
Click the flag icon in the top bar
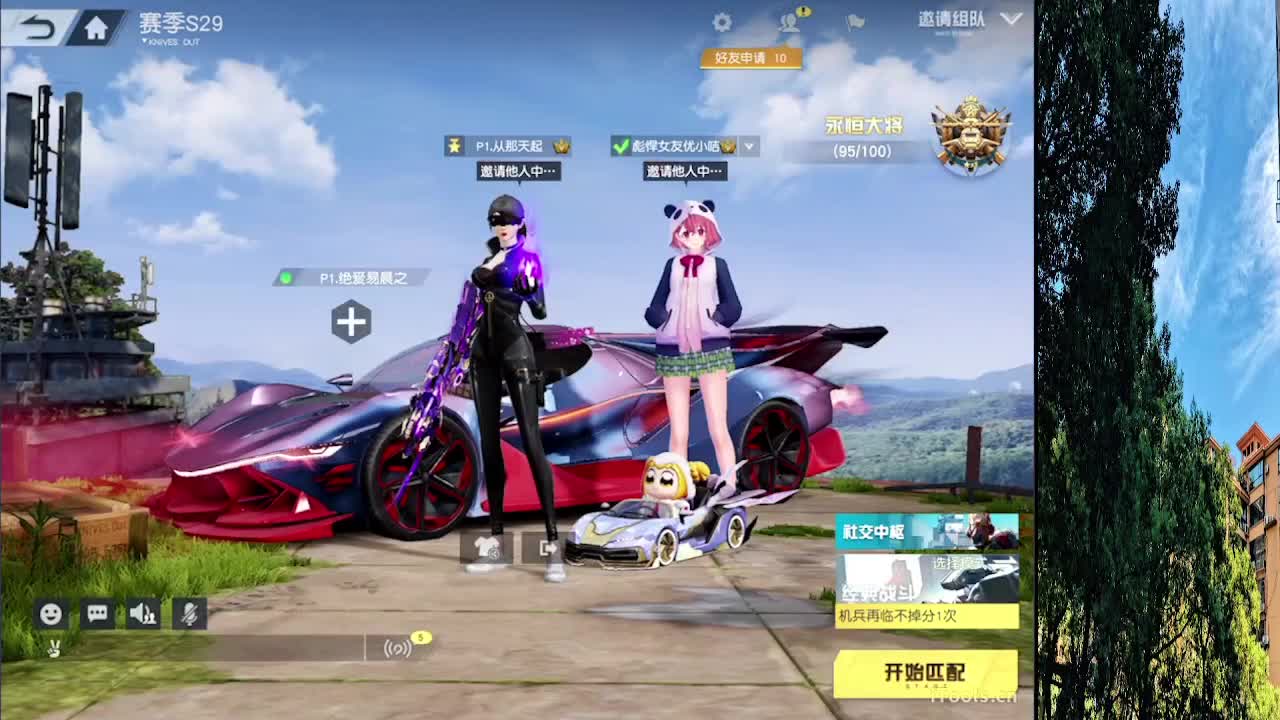[853, 23]
